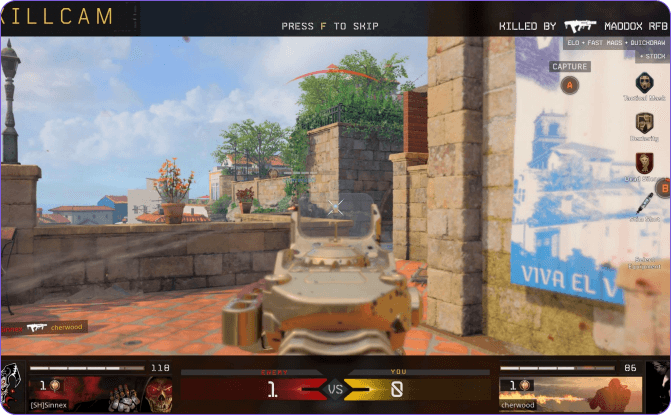Click the Tactical Mask perk icon
Screen dimensions: 671x415
coord(643,82)
